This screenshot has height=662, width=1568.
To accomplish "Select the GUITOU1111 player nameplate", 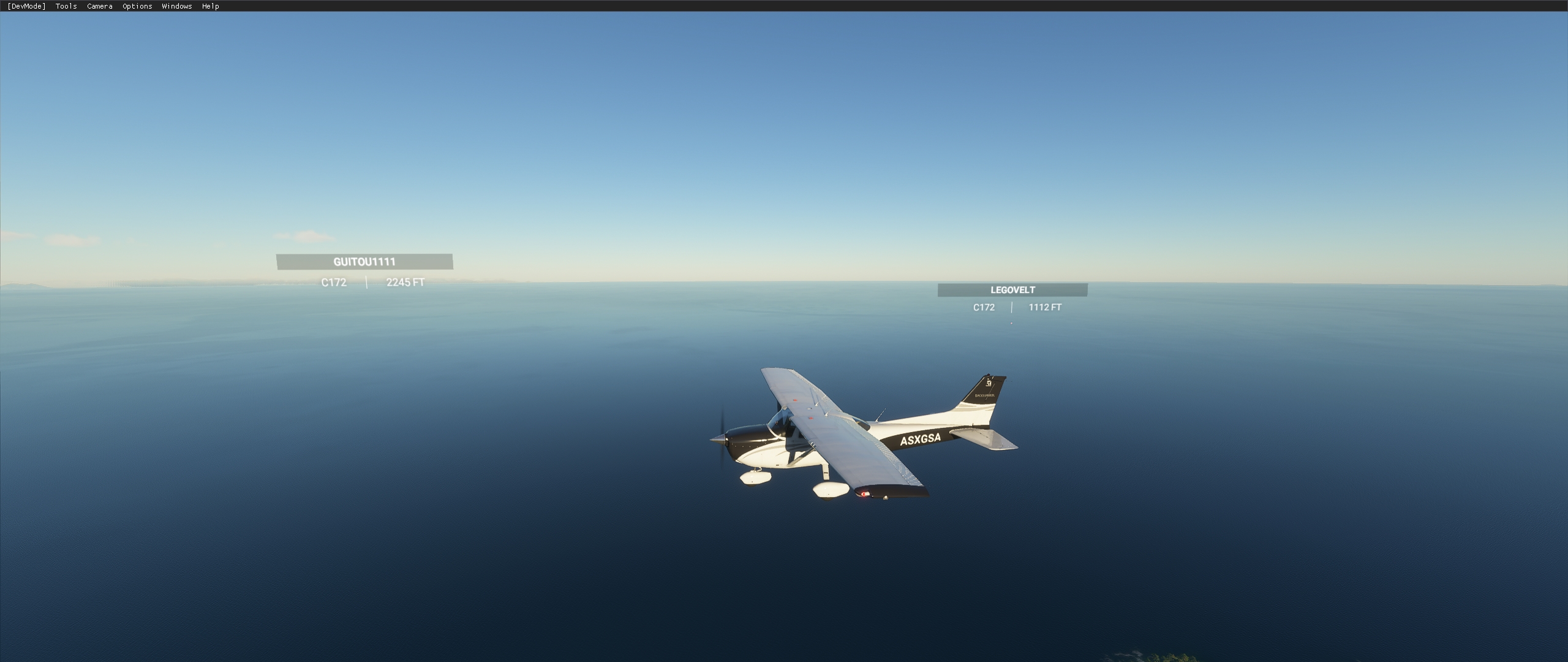I will [x=364, y=262].
